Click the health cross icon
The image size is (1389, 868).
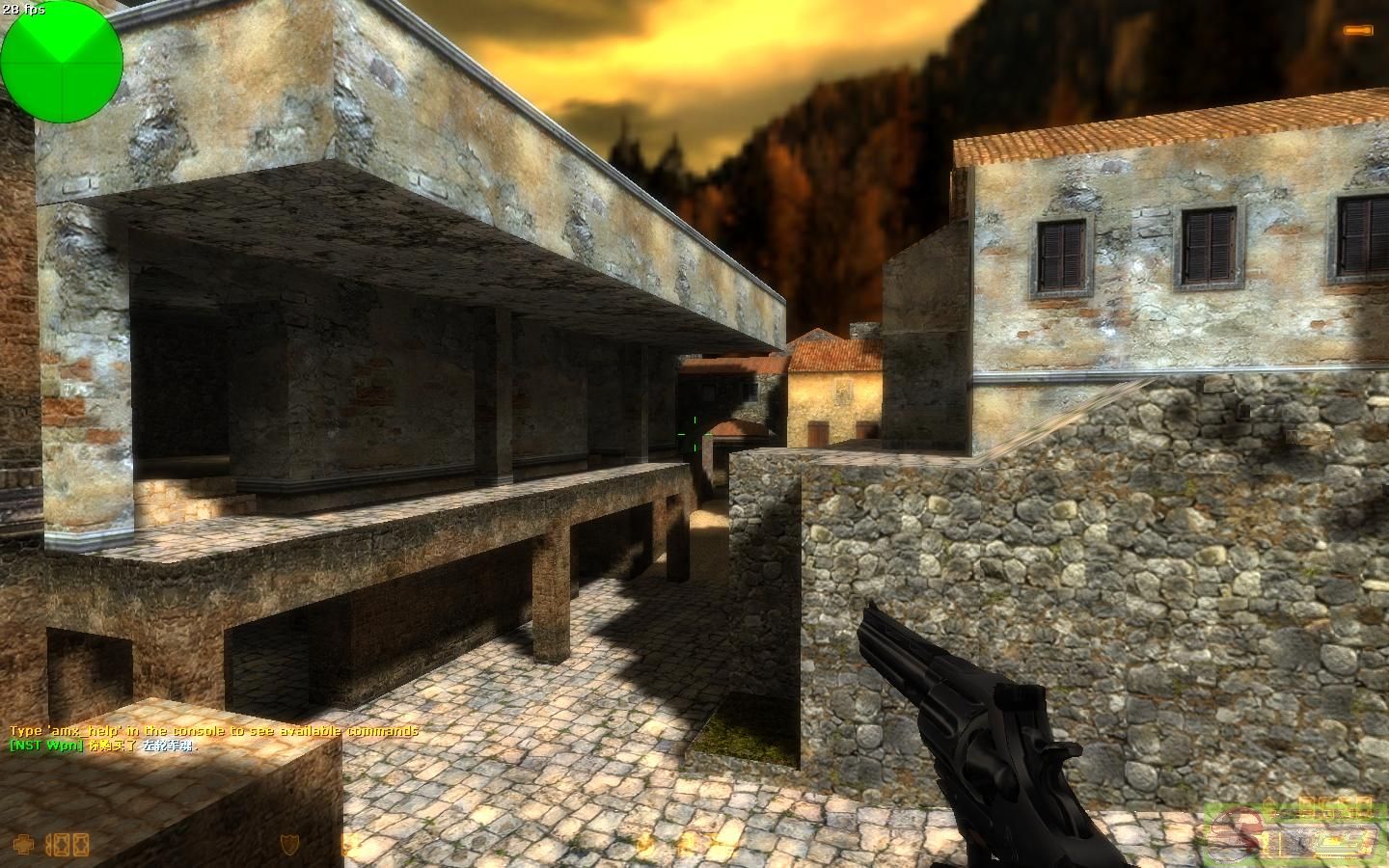point(23,844)
